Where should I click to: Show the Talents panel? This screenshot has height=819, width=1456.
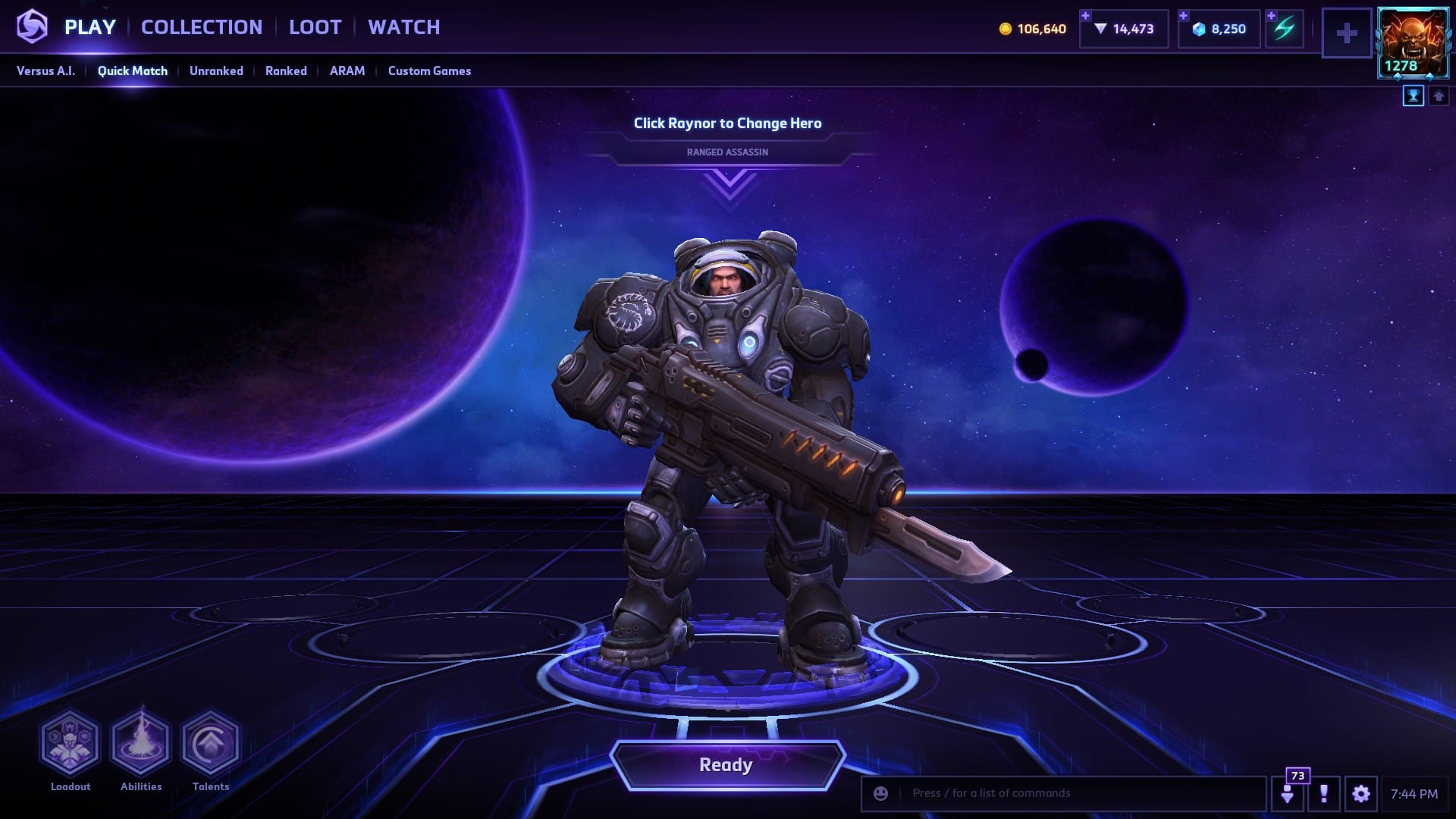[x=211, y=743]
